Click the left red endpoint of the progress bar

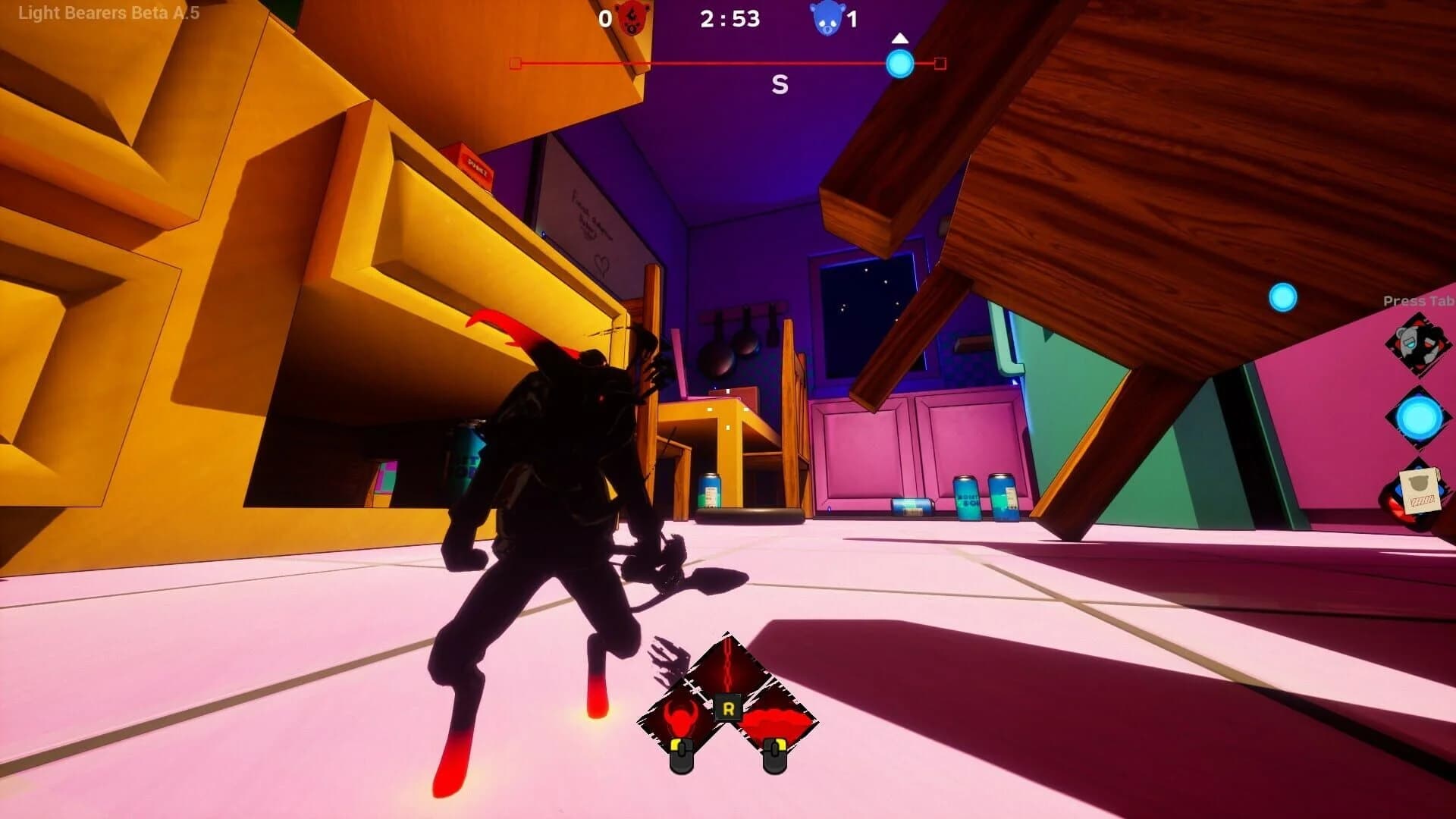tap(516, 64)
